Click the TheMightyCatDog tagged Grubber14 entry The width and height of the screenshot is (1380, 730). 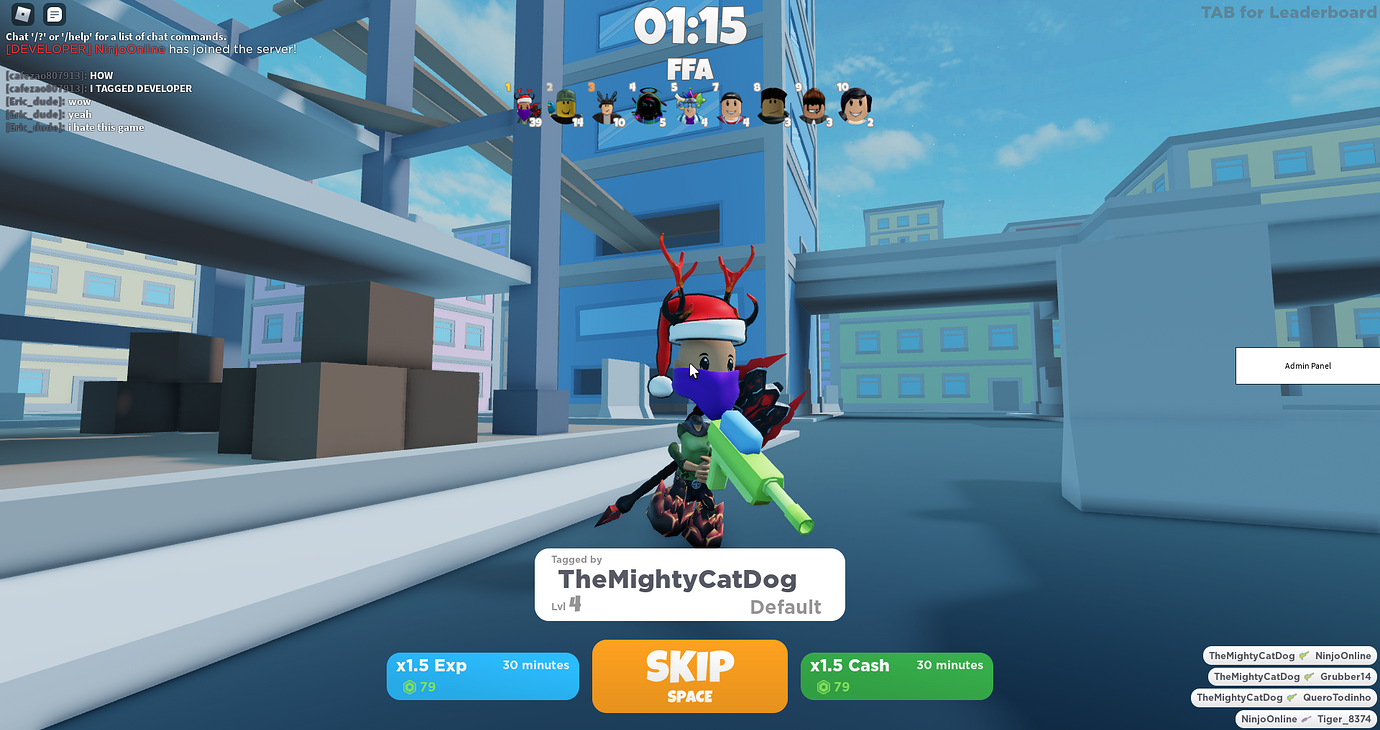pyautogui.click(x=1290, y=676)
